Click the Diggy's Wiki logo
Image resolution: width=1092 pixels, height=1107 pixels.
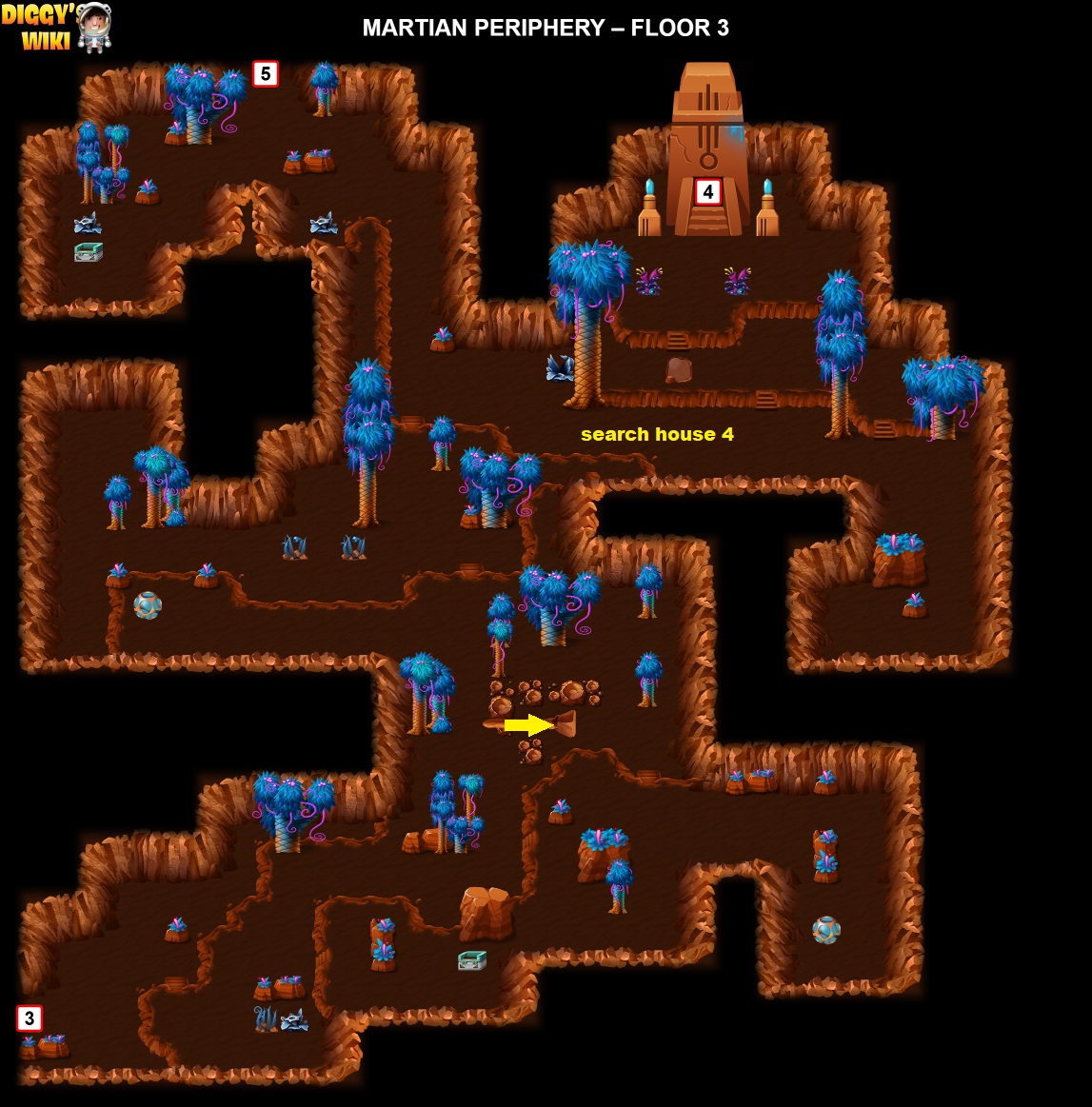55,27
